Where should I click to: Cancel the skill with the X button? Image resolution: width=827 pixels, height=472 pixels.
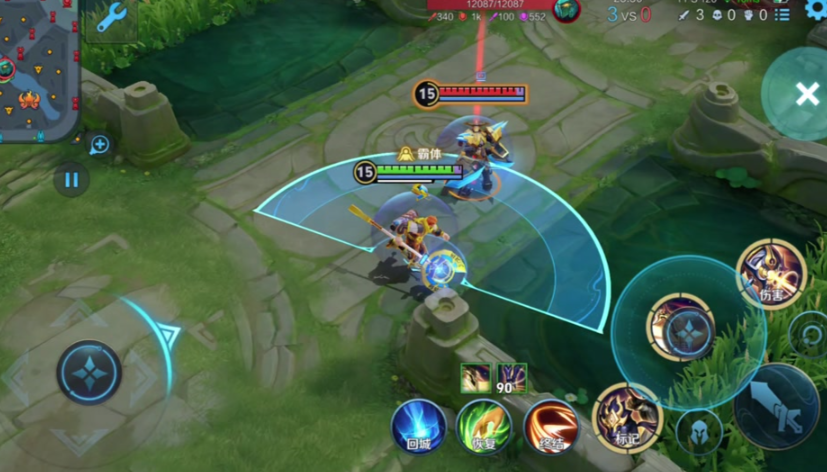pos(806,95)
